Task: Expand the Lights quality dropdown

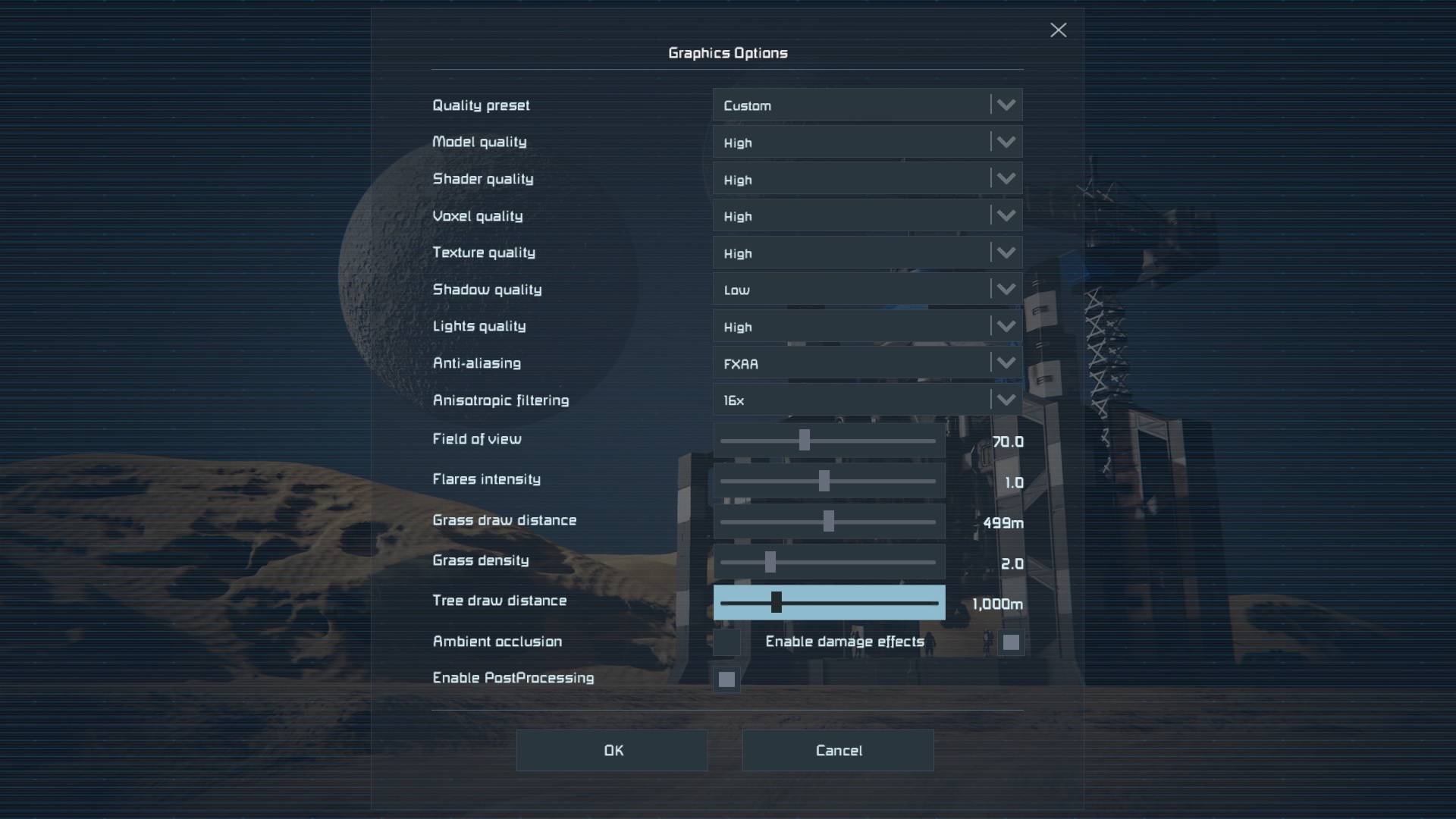Action: (x=867, y=327)
